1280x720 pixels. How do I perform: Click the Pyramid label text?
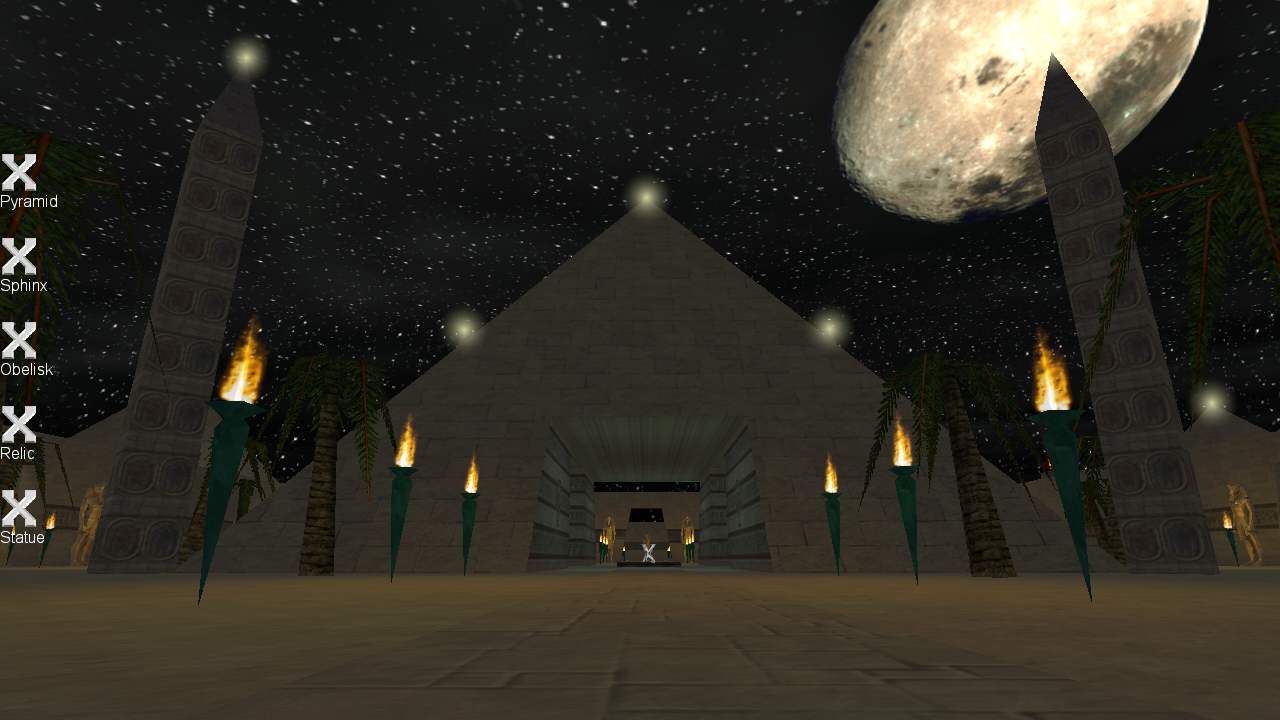pyautogui.click(x=28, y=201)
